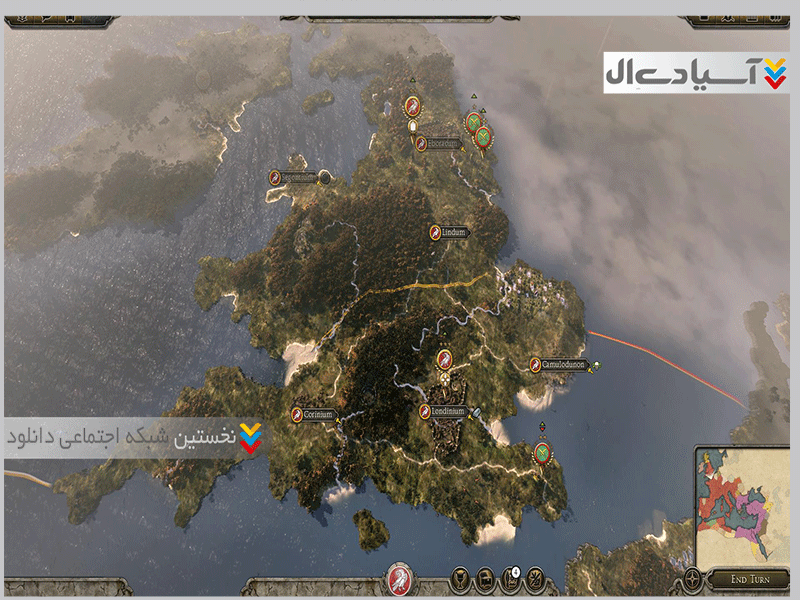Select the army banner above Eboracum
The width and height of the screenshot is (800, 600).
(x=412, y=105)
